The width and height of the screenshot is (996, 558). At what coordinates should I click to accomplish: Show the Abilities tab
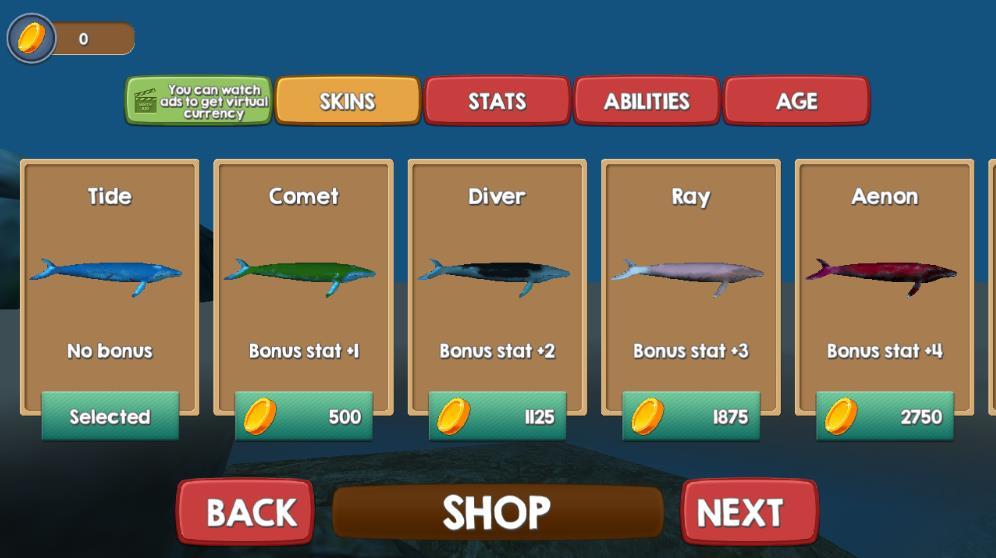click(x=646, y=101)
